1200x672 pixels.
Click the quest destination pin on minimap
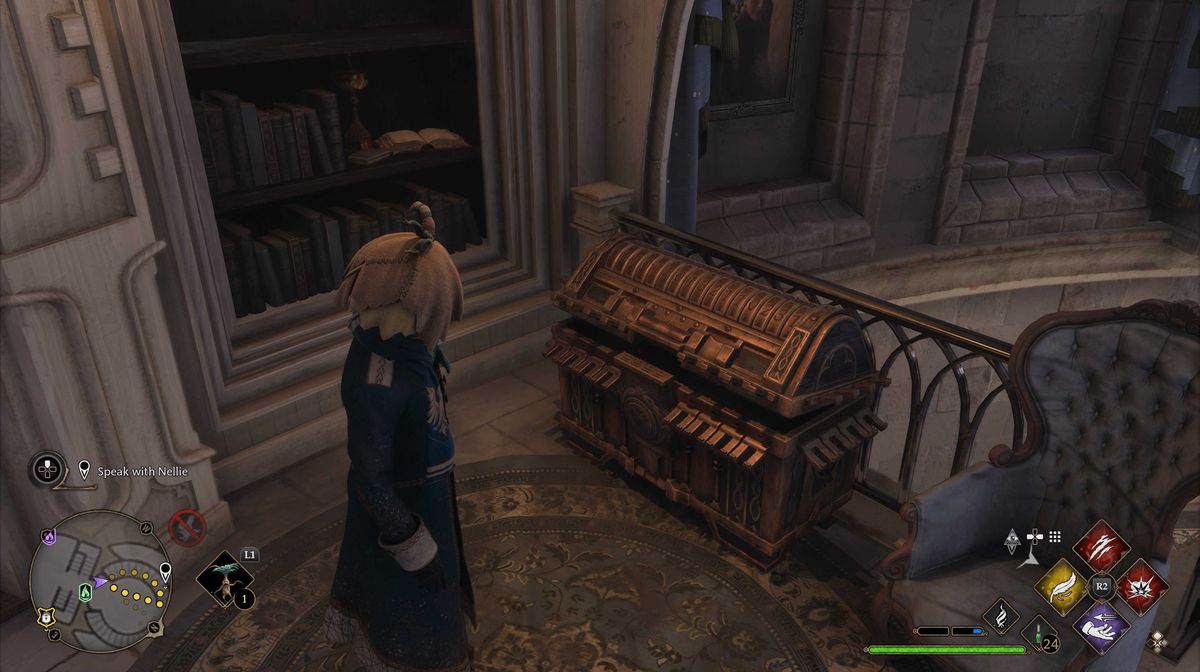pos(165,571)
